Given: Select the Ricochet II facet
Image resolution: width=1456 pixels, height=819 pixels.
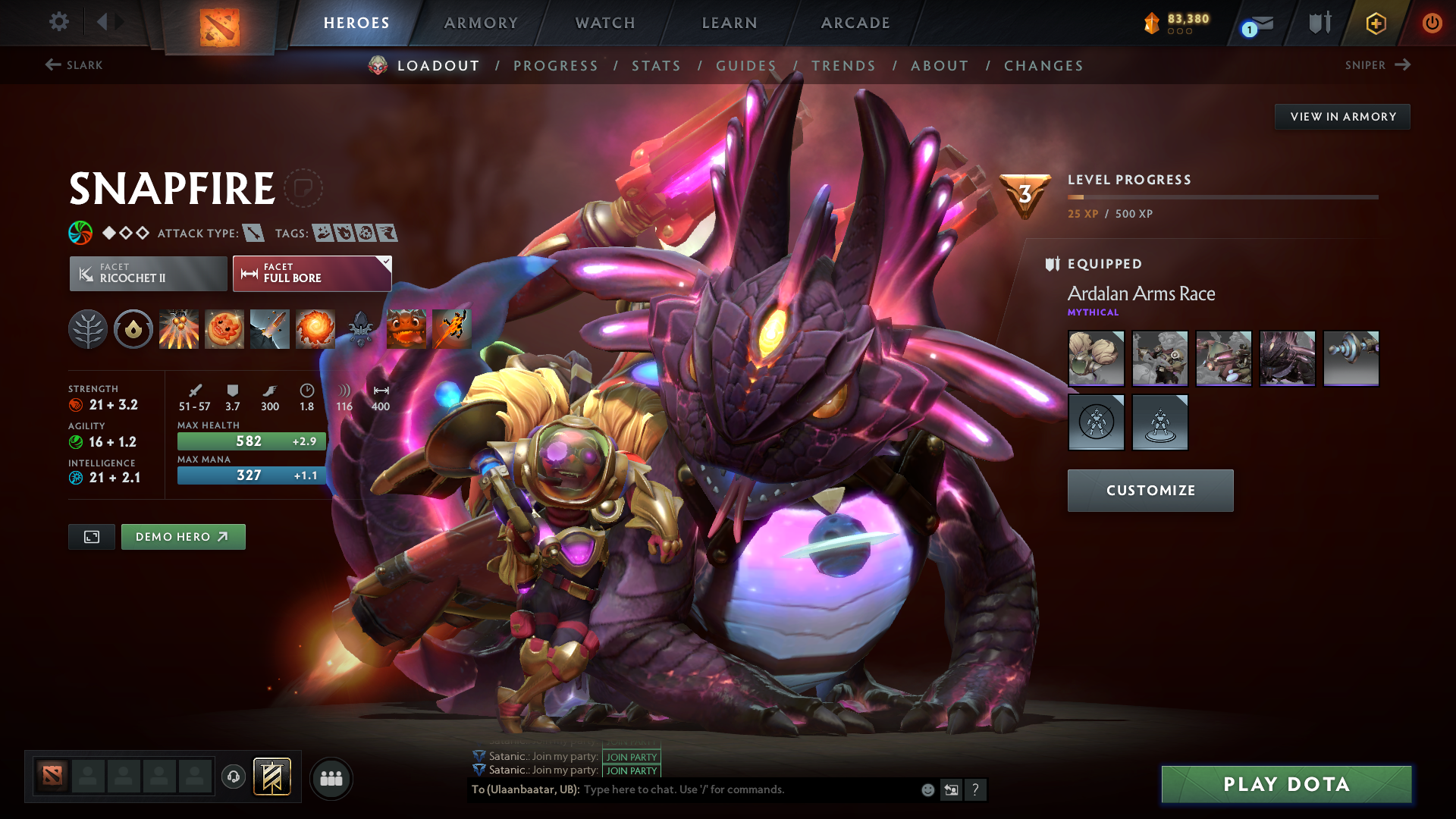Looking at the screenshot, I should (149, 273).
